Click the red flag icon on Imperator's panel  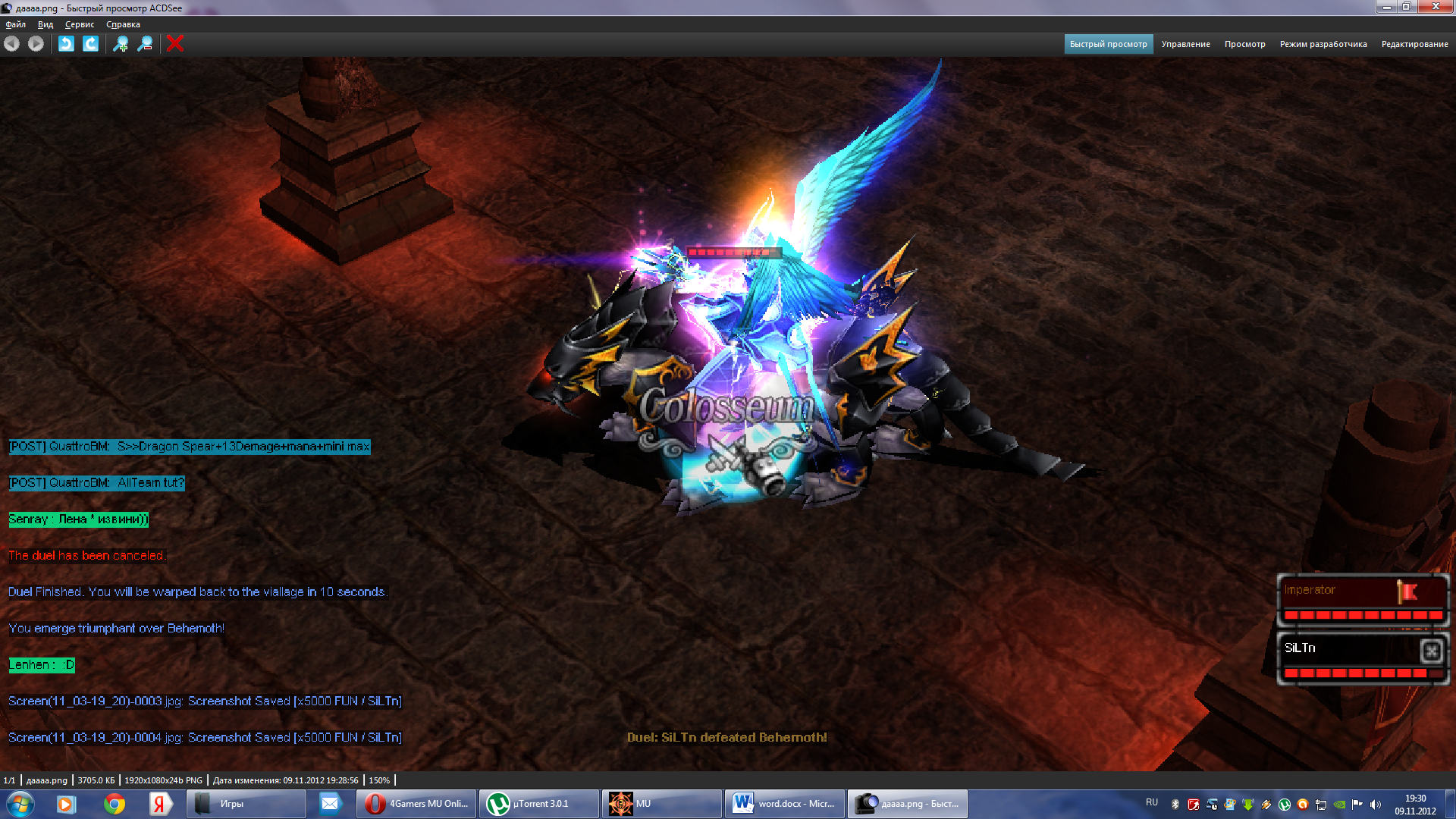tap(1407, 591)
